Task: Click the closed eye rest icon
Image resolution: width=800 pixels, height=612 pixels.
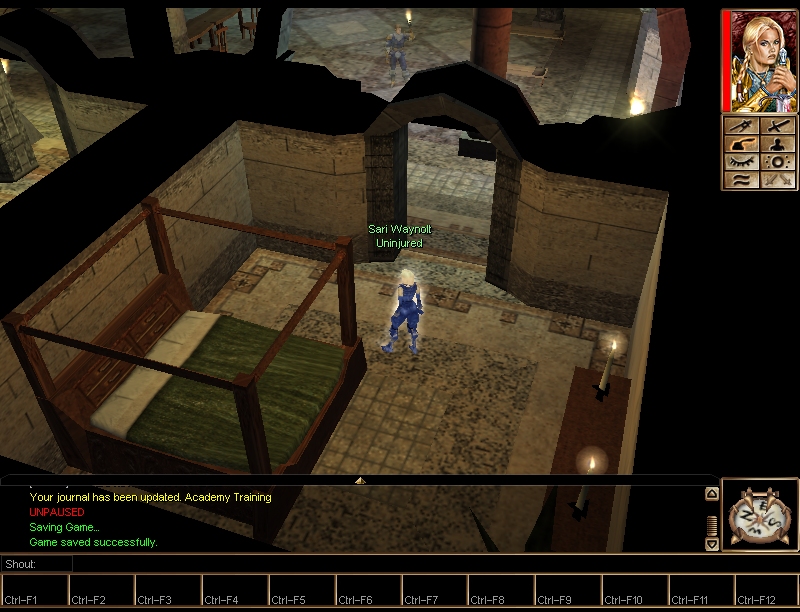Action: (742, 162)
